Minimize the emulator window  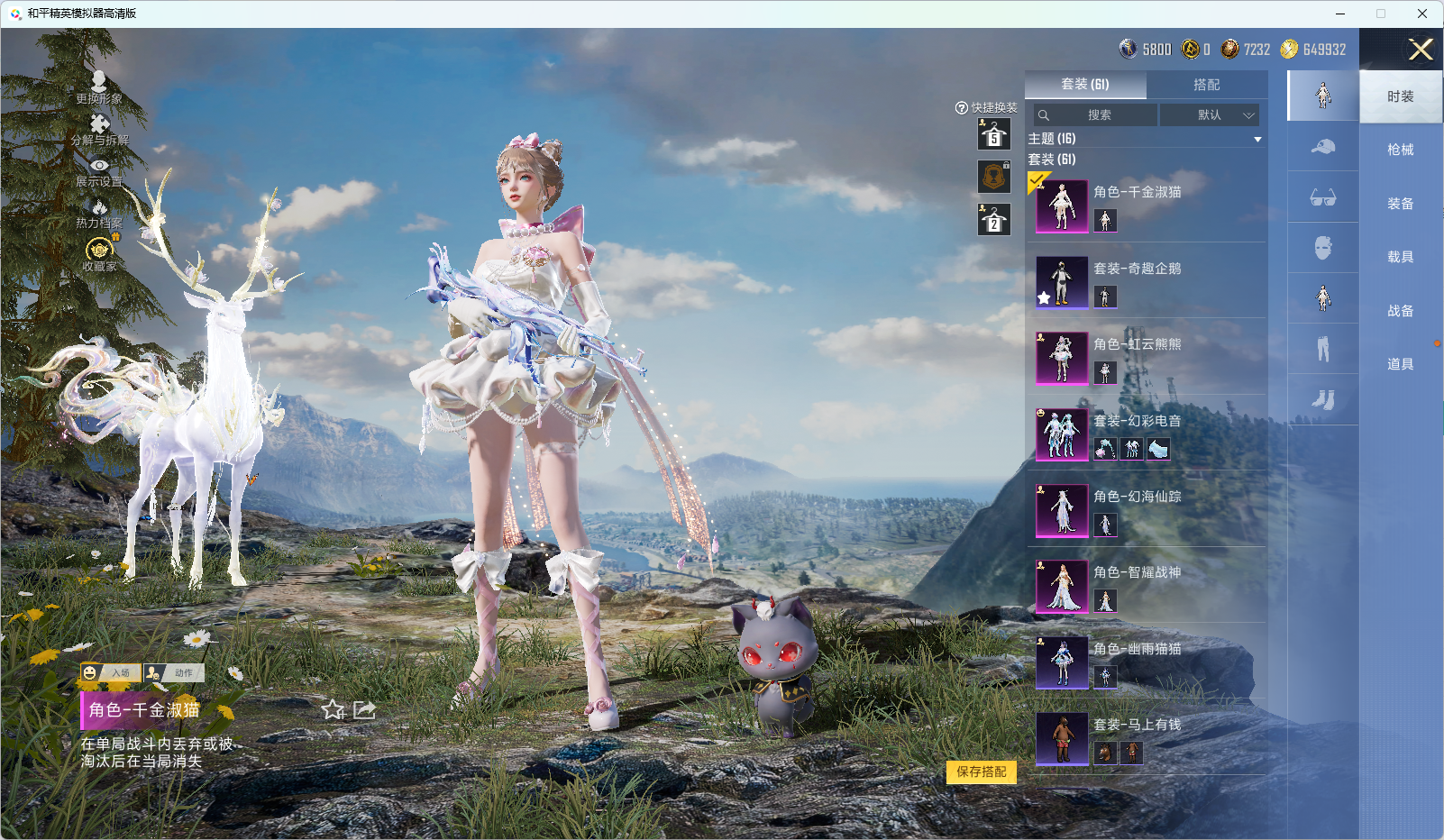tap(1340, 14)
